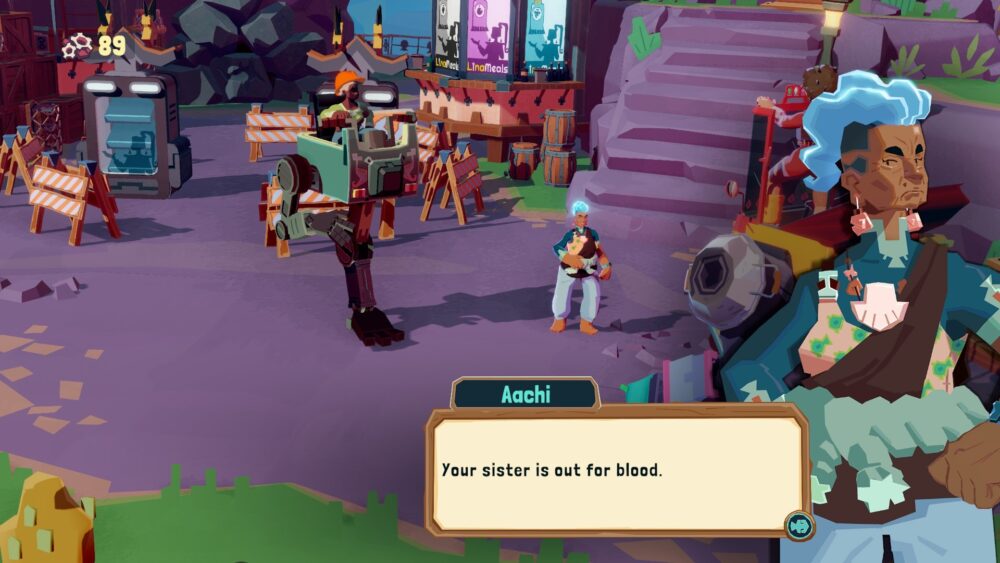The image size is (1000, 563).
Task: Click Aachi's dialogue box to continue
Action: click(x=617, y=470)
